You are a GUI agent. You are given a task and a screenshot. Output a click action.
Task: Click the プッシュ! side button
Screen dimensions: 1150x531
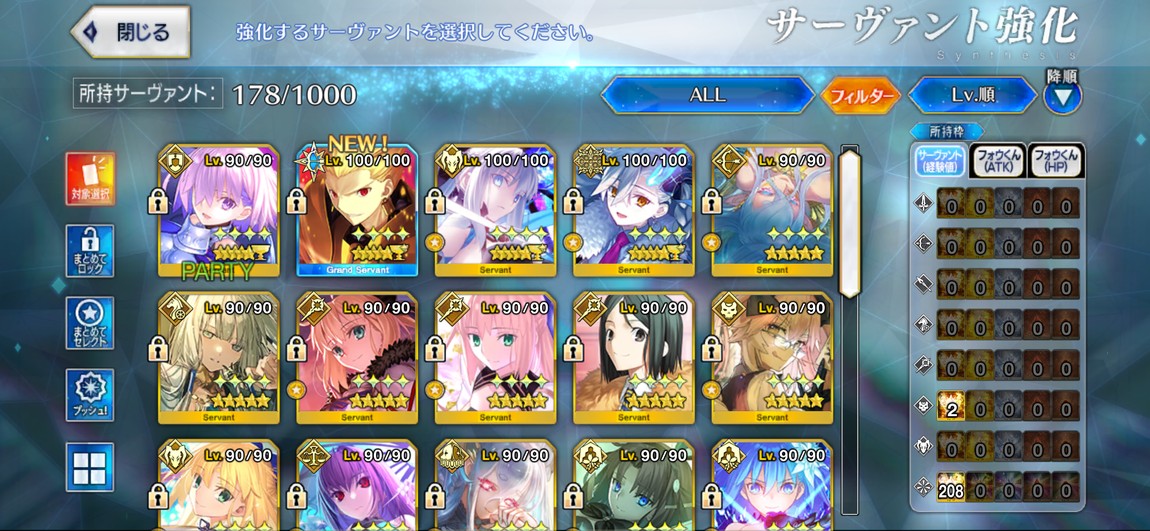coord(90,394)
